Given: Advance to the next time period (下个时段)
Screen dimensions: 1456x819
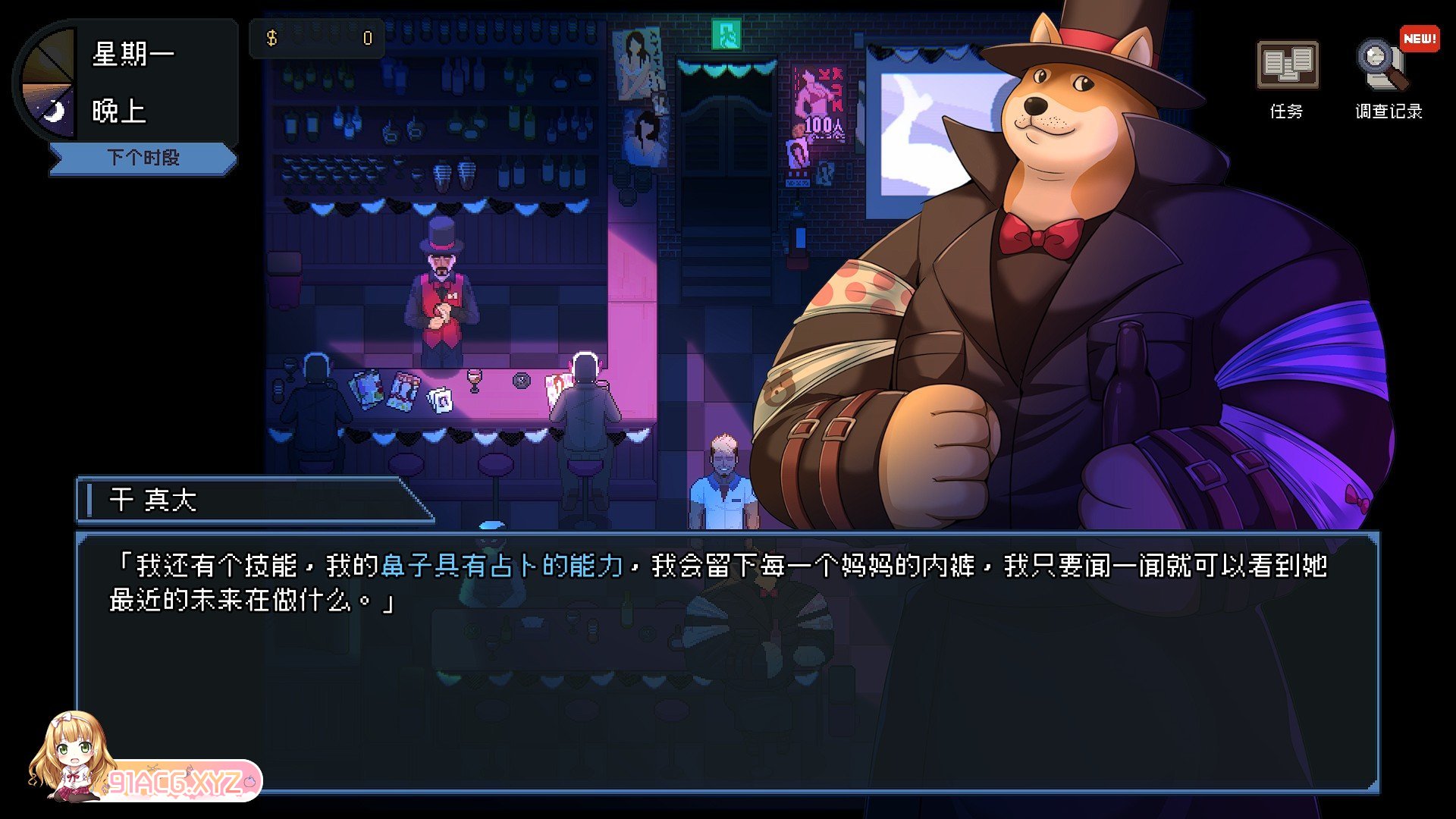Looking at the screenshot, I should (x=143, y=158).
